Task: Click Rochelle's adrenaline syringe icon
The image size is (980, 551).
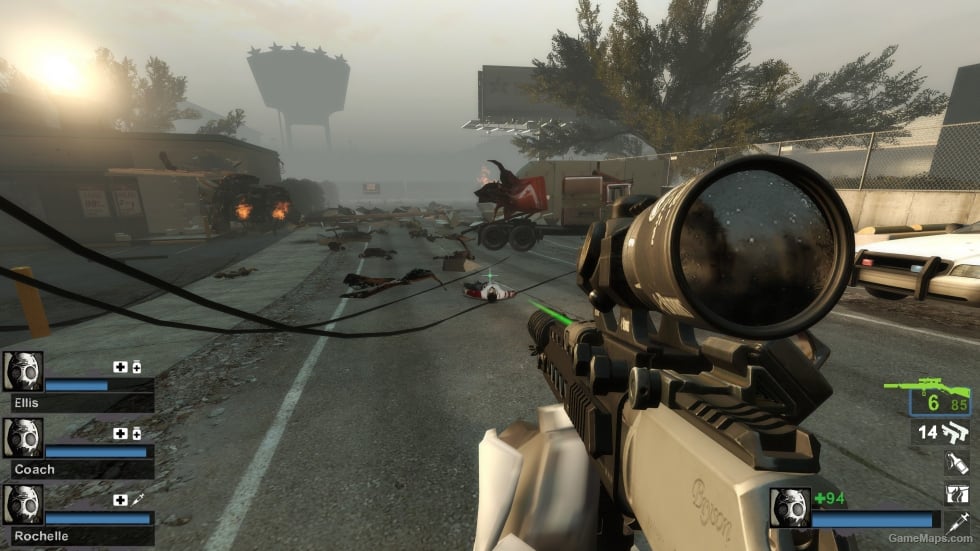Action: pos(136,499)
